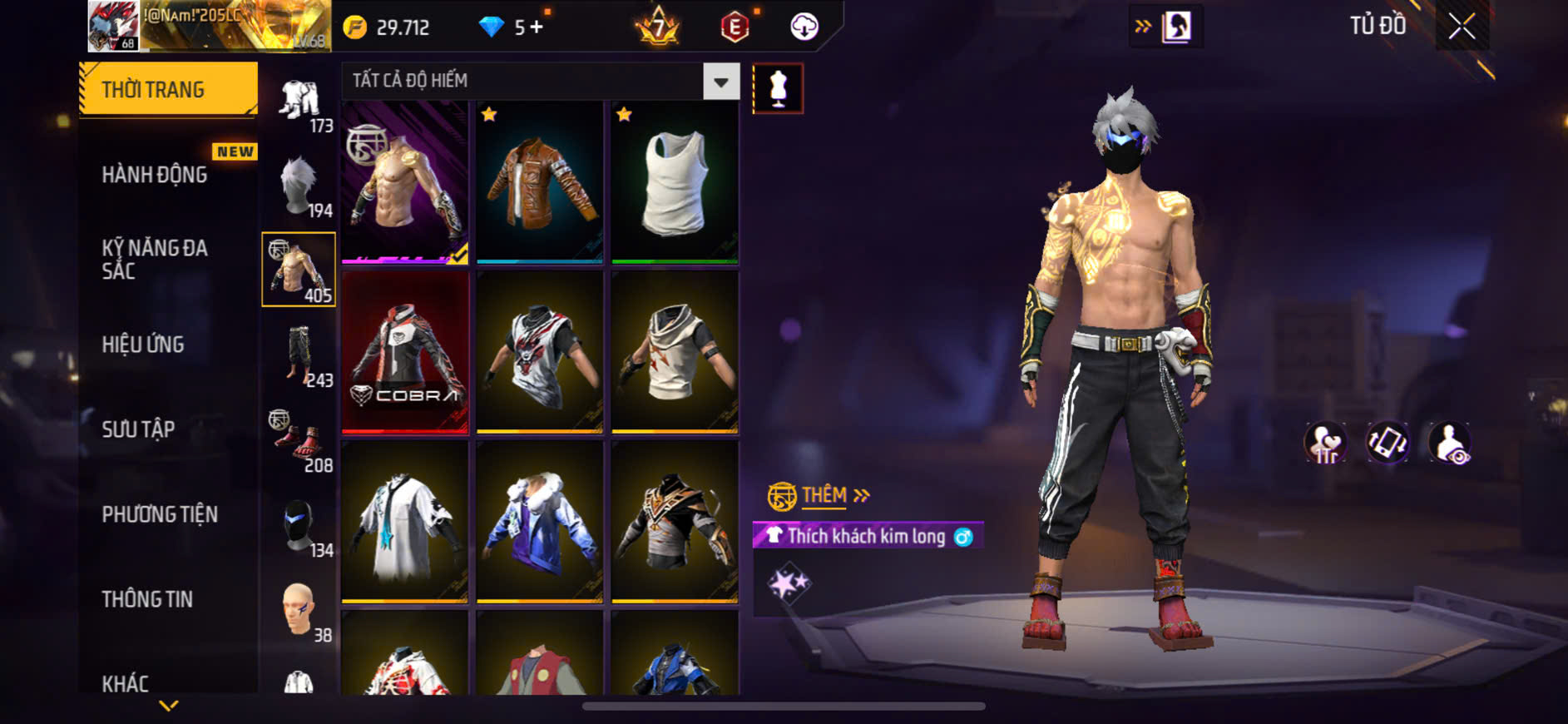Go to the Sưu Tập tab
1568x724 pixels.
pyautogui.click(x=138, y=429)
